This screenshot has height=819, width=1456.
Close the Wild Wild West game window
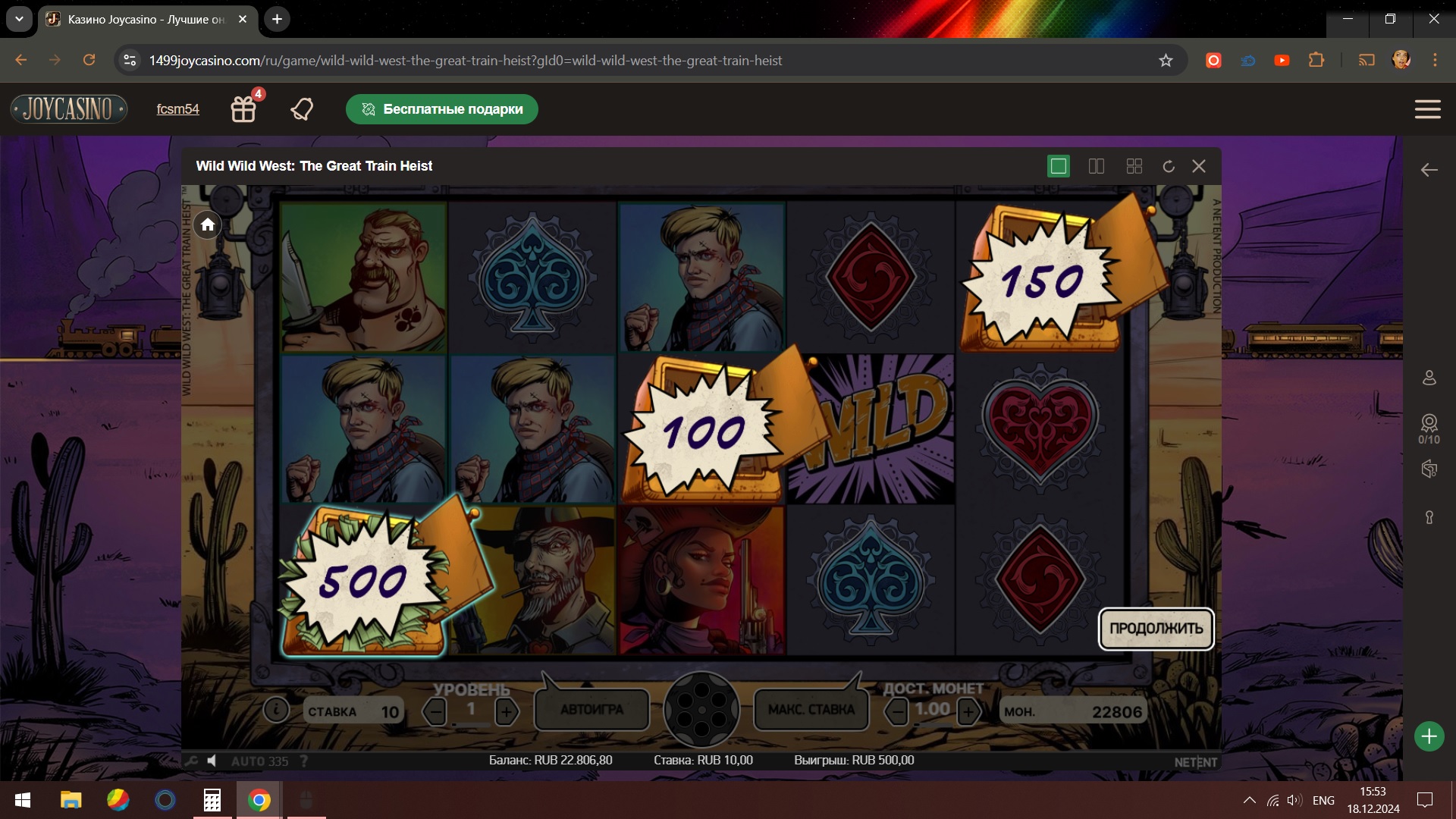[1199, 166]
